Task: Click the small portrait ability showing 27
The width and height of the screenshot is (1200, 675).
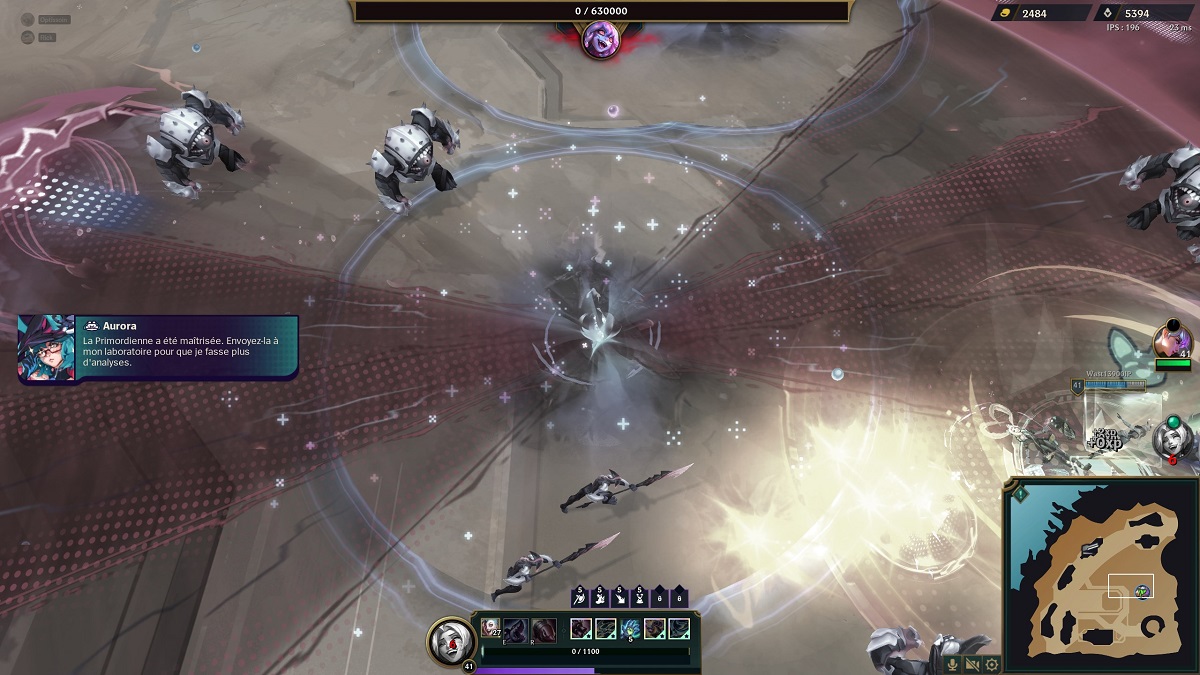Action: [491, 628]
